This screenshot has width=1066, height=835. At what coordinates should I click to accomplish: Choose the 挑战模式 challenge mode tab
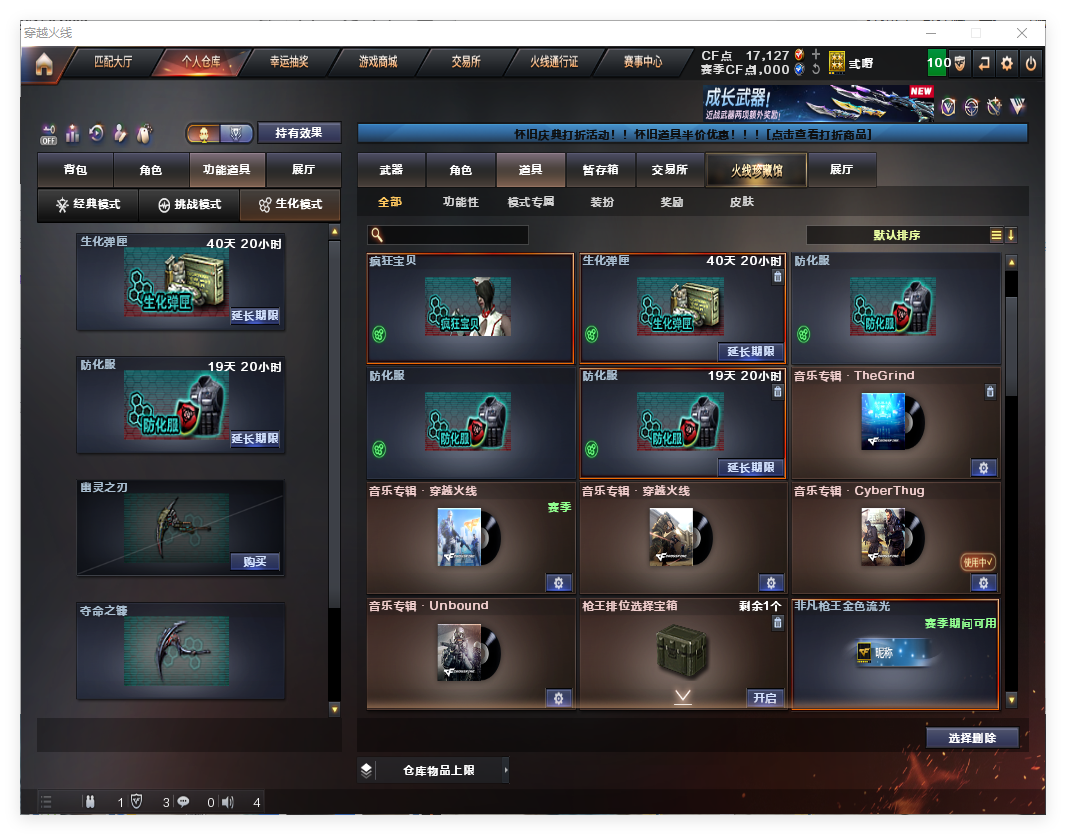tap(190, 204)
